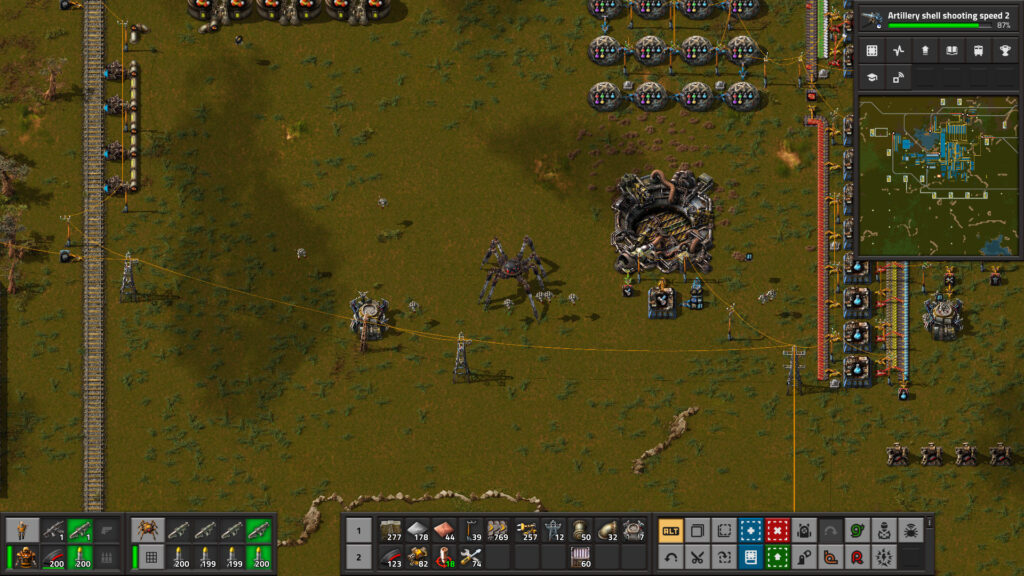This screenshot has height=576, width=1024.
Task: Click the undo arrow button
Action: pos(670,557)
